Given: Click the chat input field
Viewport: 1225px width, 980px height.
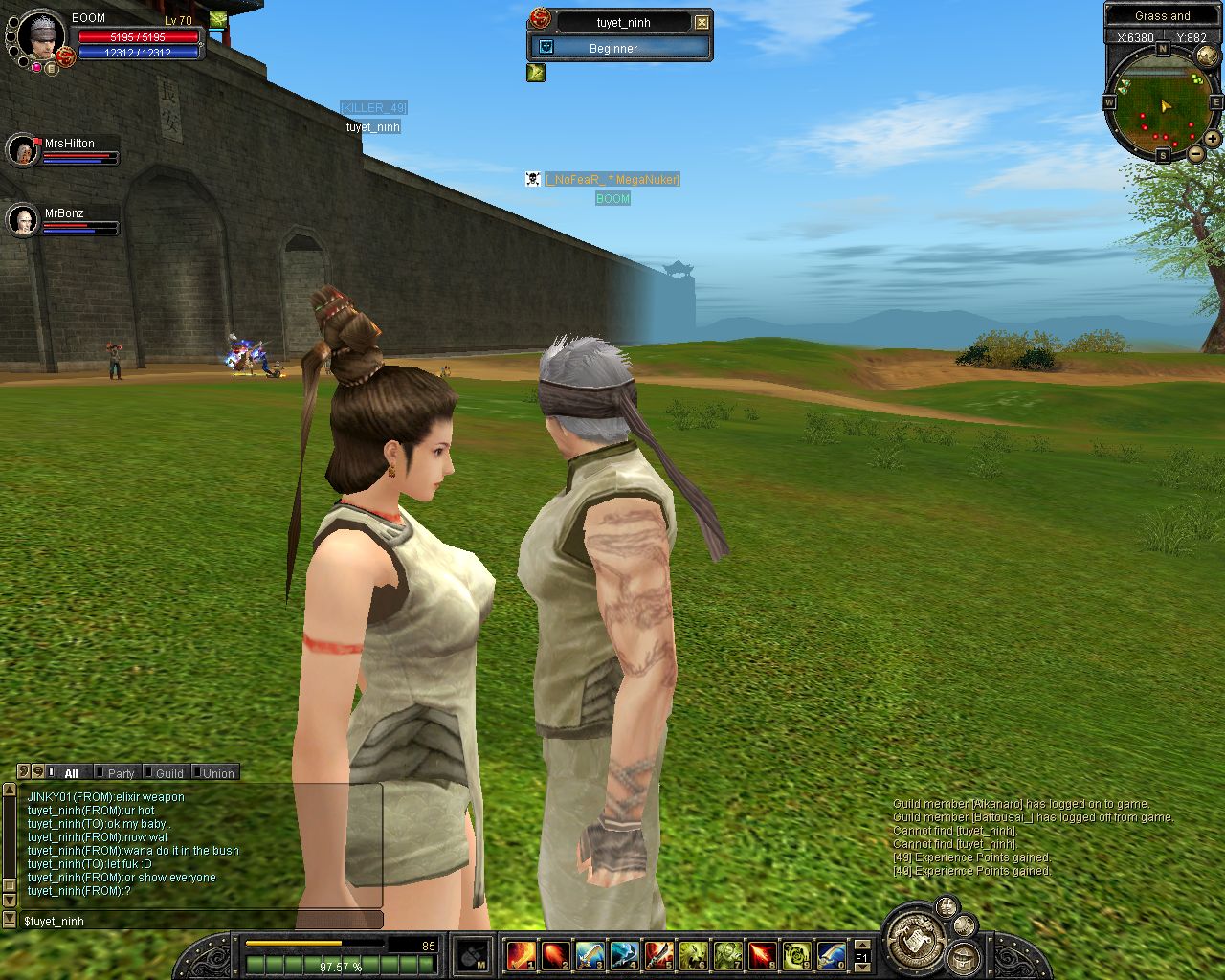Looking at the screenshot, I should (x=201, y=921).
